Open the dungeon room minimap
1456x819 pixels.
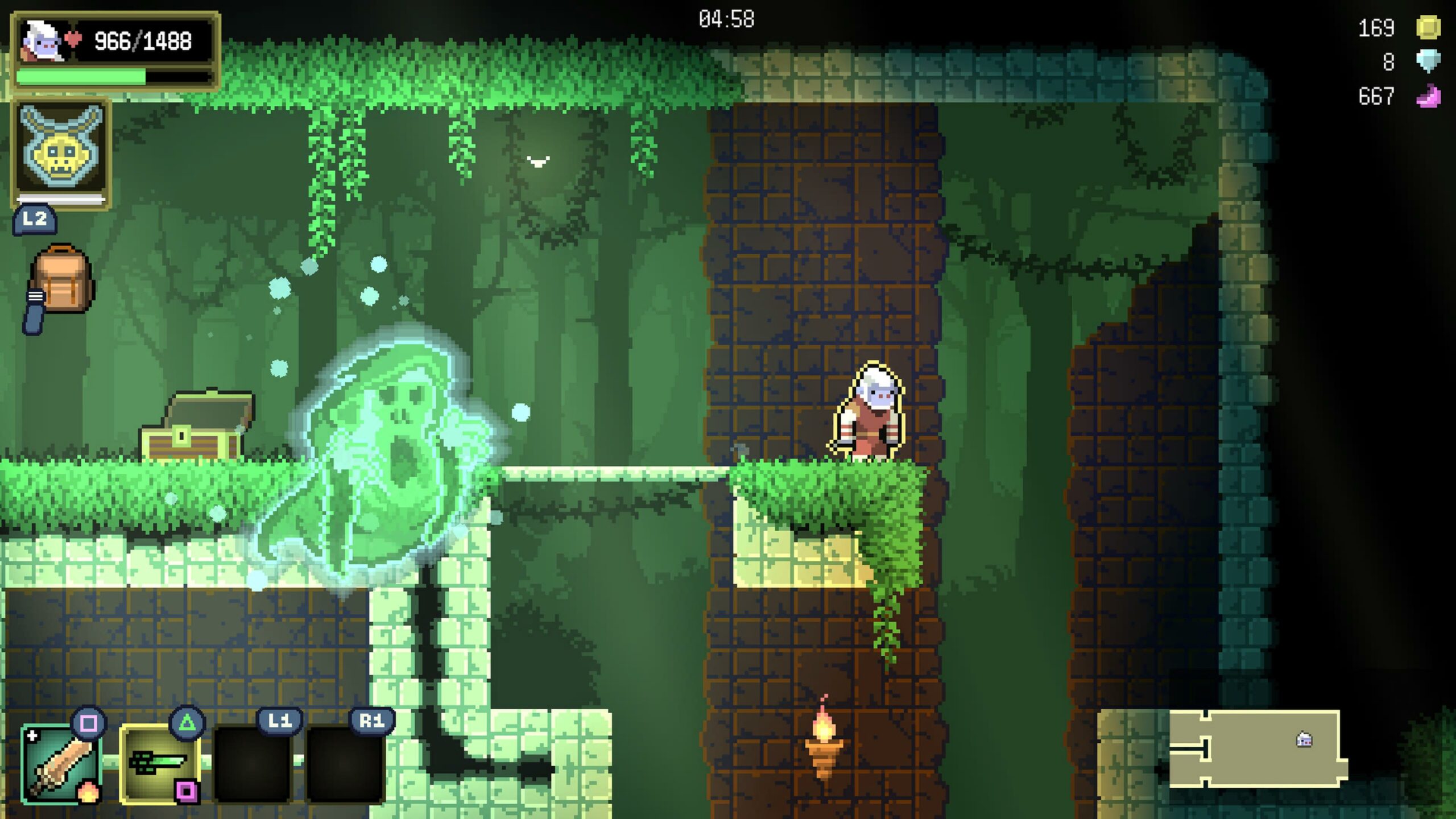click(1256, 748)
